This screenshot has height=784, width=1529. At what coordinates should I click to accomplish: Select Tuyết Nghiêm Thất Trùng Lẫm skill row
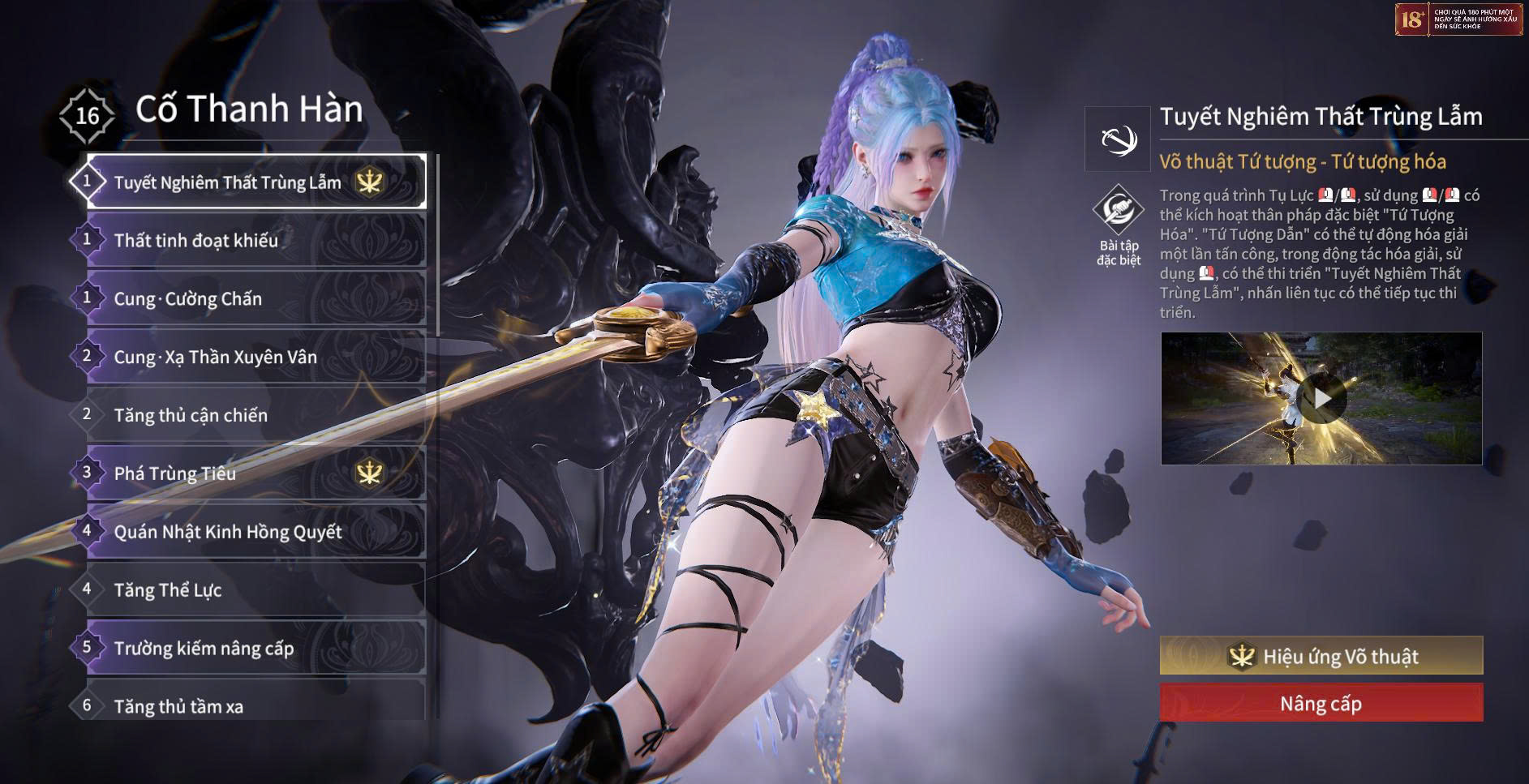256,182
